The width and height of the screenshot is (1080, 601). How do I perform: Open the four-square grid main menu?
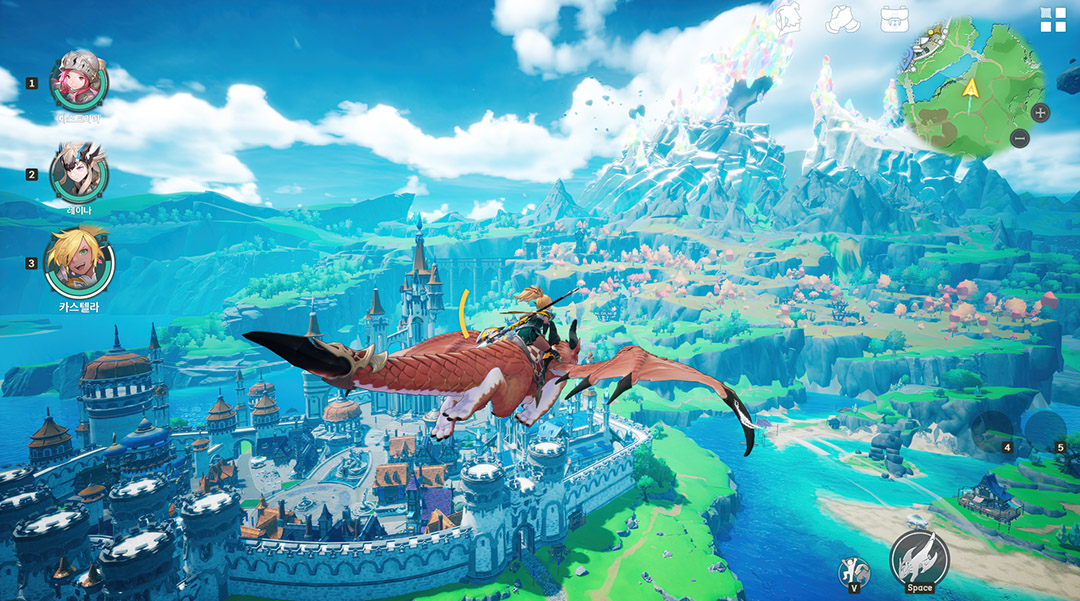point(1053,20)
